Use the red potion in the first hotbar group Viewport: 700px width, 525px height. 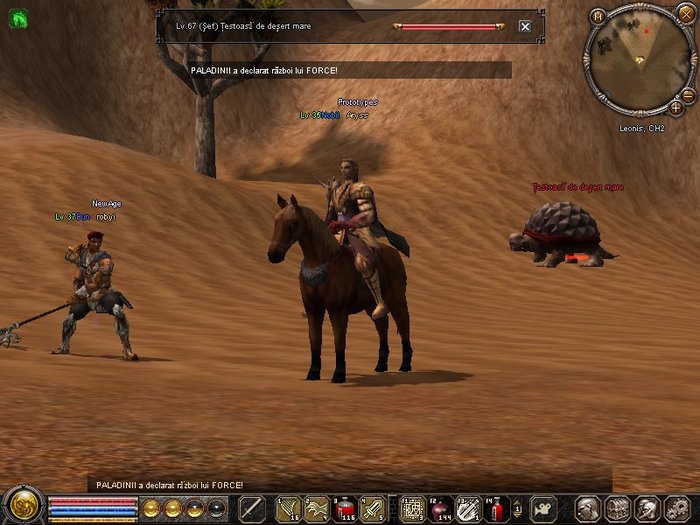pyautogui.click(x=345, y=508)
